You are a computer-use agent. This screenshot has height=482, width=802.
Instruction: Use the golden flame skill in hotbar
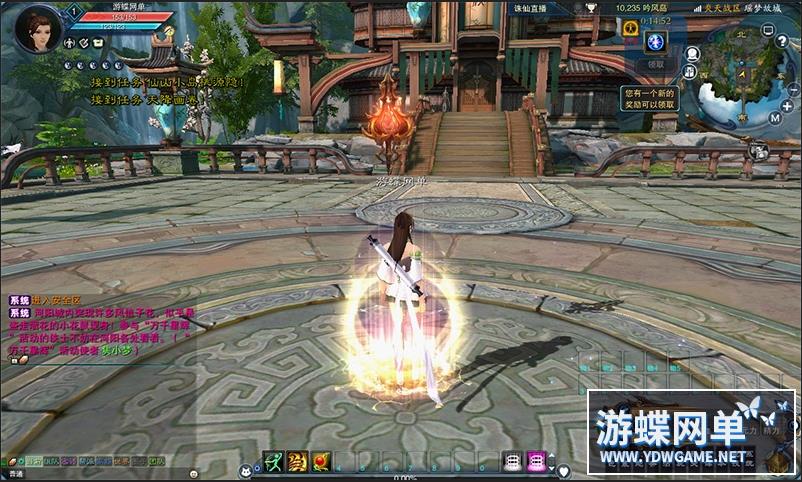(297, 461)
